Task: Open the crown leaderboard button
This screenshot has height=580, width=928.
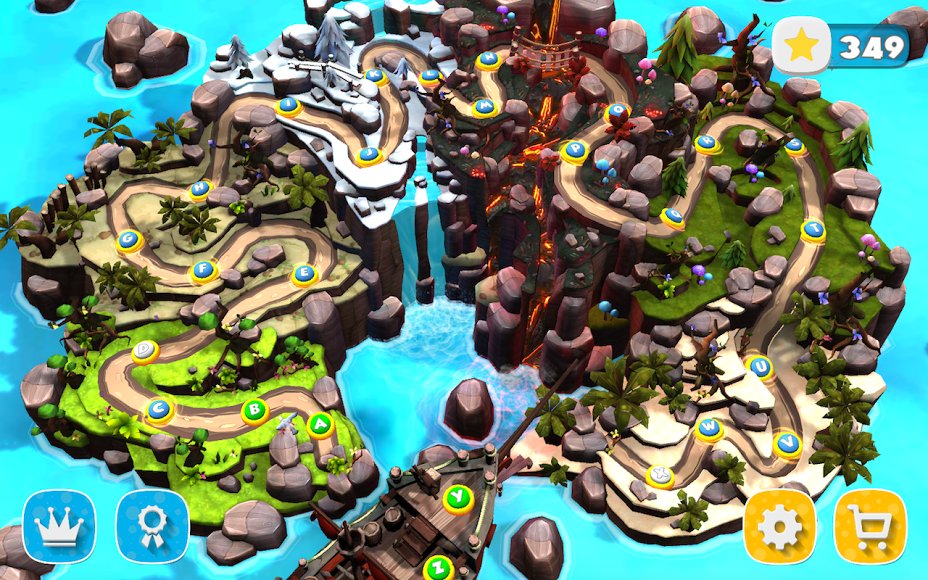Action: (x=59, y=526)
